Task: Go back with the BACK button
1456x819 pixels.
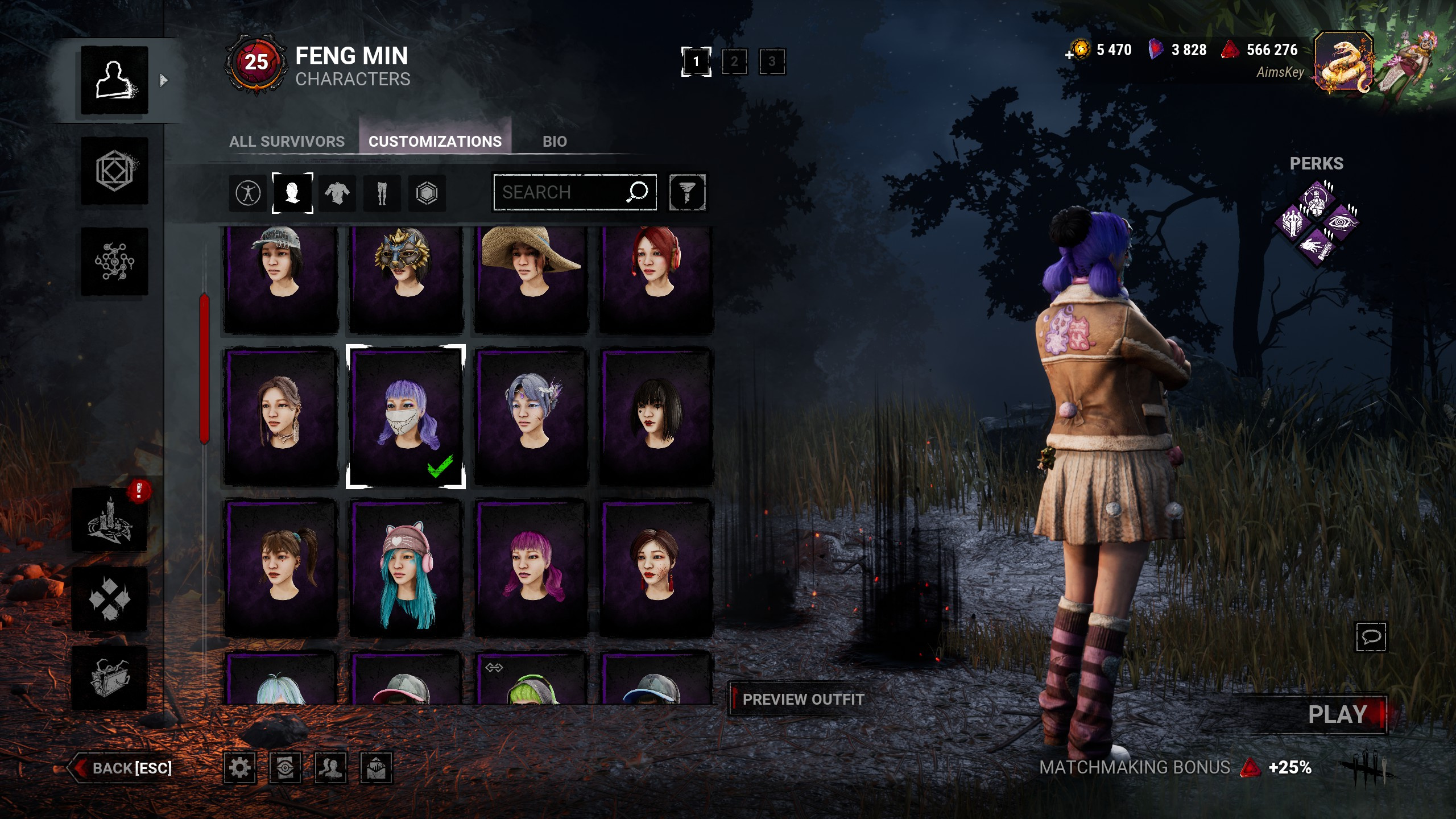Action: 121,768
